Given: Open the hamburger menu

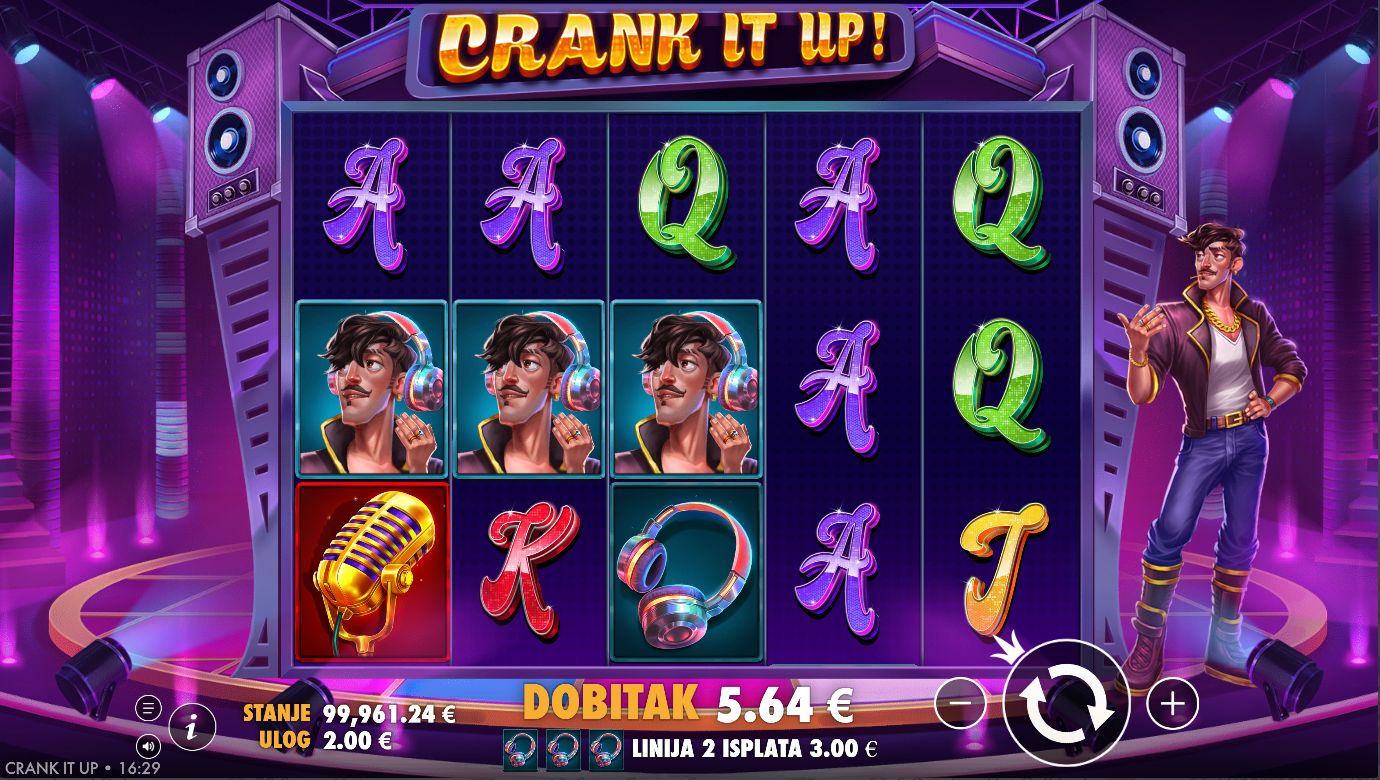Looking at the screenshot, I should 148,709.
